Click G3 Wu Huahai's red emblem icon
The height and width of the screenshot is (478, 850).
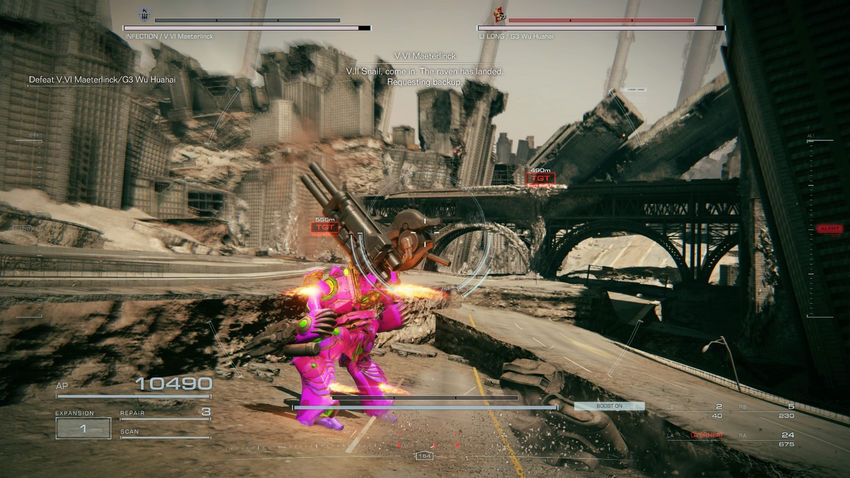(x=499, y=15)
